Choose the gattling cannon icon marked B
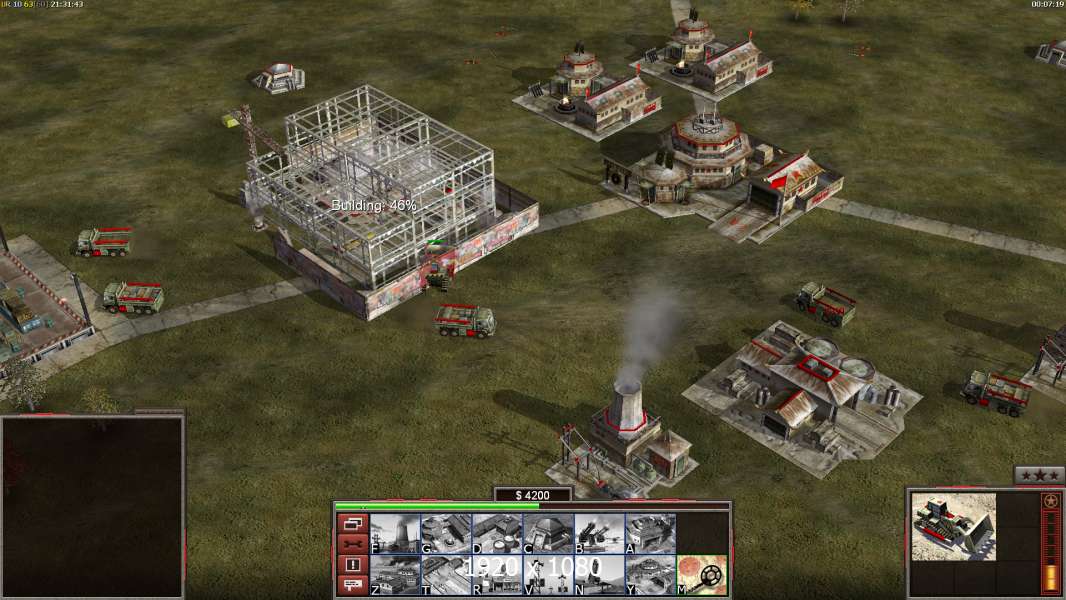Screen dimensions: 1066x600 click(x=599, y=534)
